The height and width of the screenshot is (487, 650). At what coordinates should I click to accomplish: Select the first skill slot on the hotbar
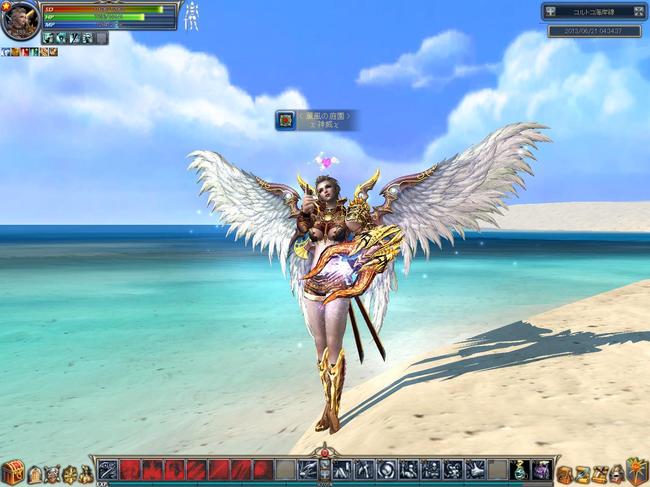coord(108,469)
